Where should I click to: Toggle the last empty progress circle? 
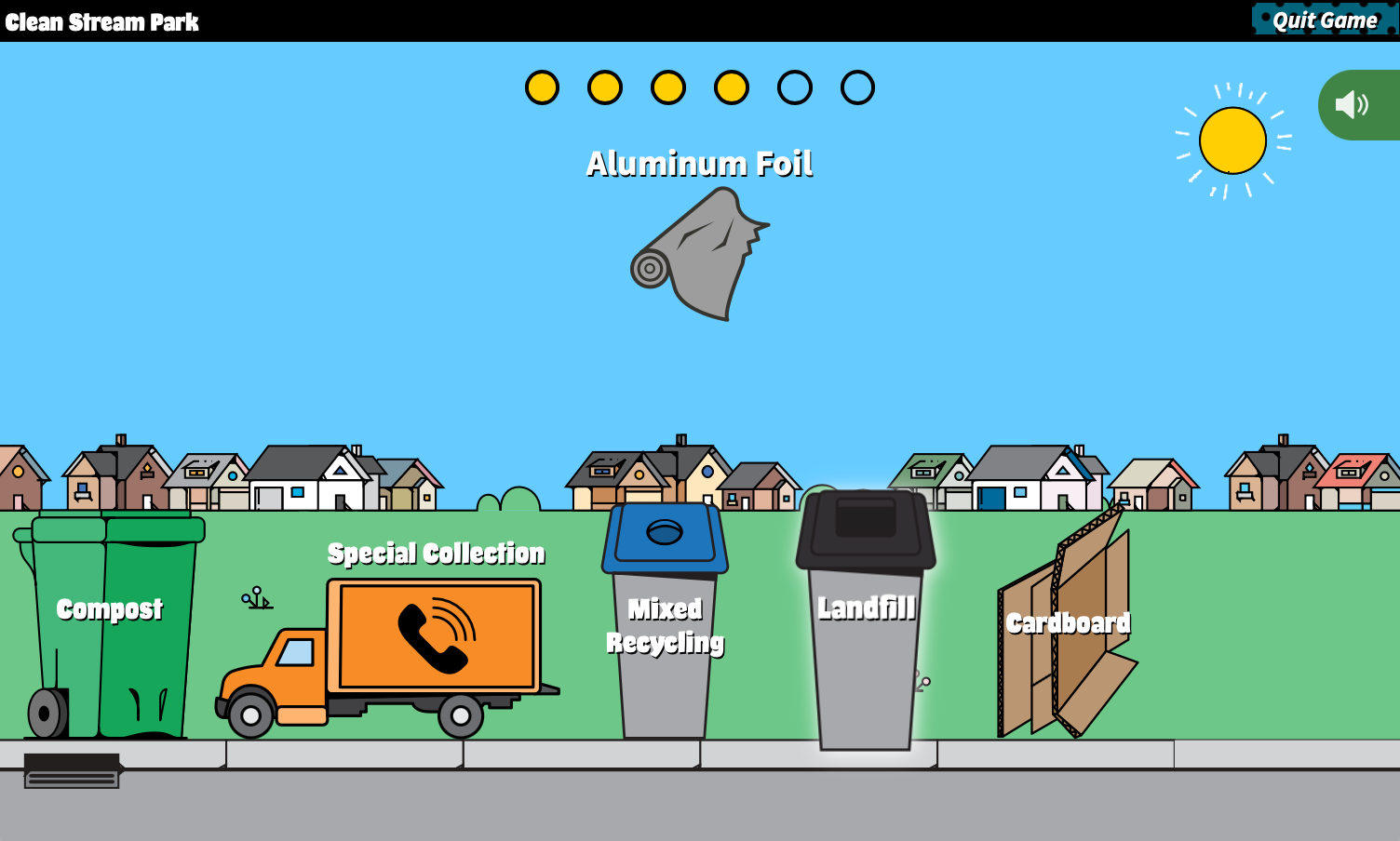point(857,87)
